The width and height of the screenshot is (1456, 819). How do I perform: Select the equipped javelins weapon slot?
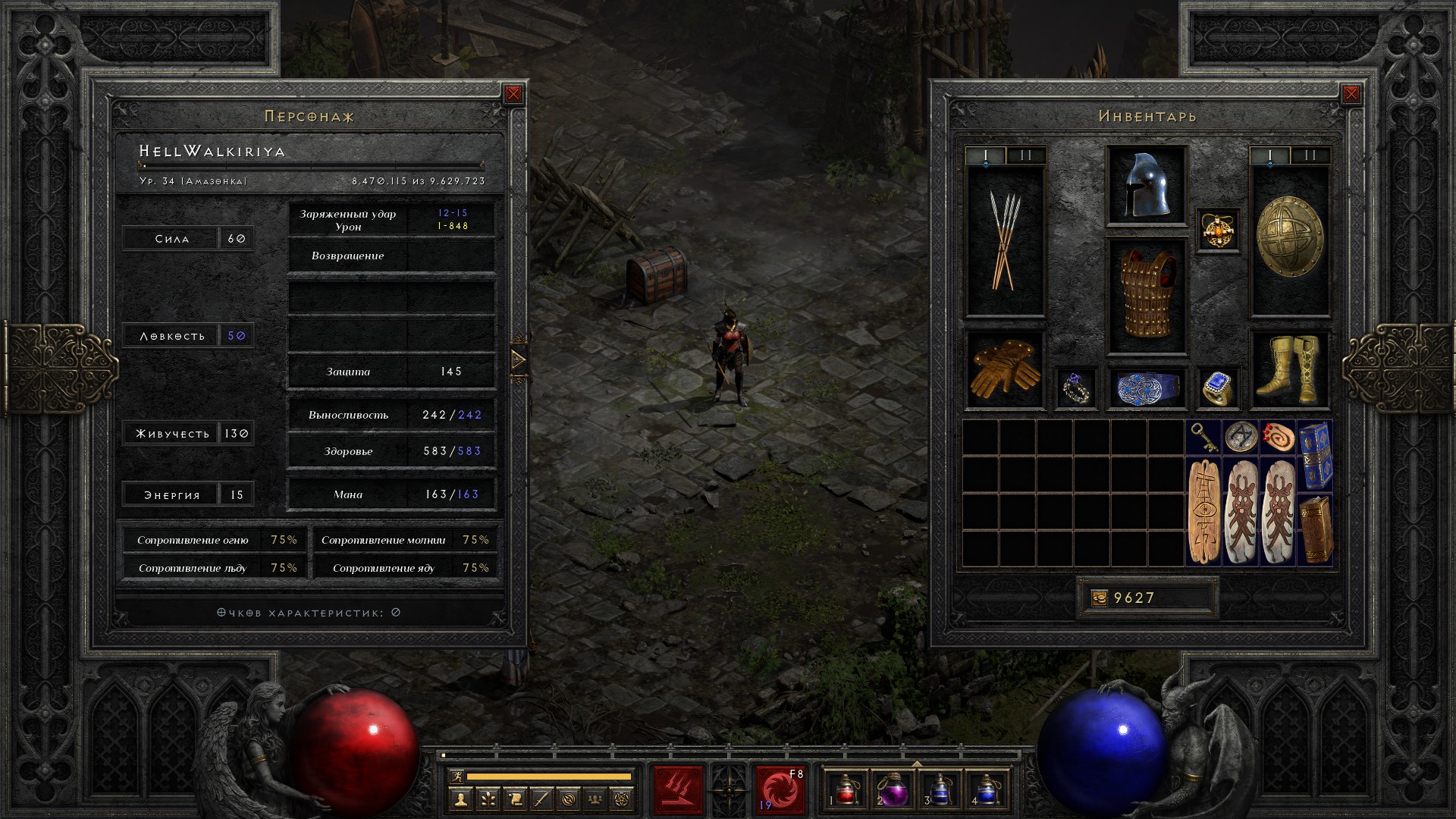[x=1005, y=240]
